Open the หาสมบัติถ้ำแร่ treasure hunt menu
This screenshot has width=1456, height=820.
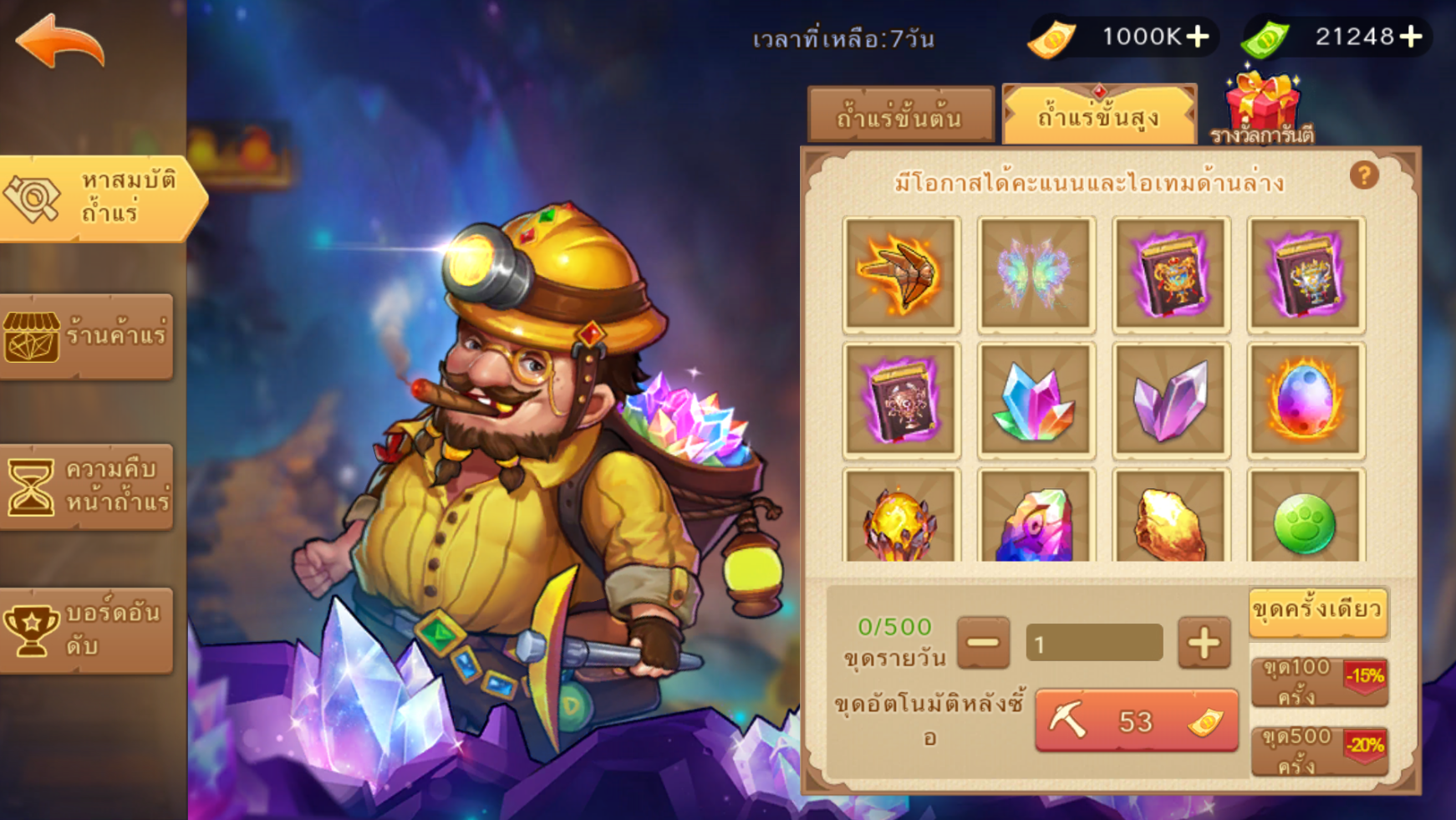[100, 197]
